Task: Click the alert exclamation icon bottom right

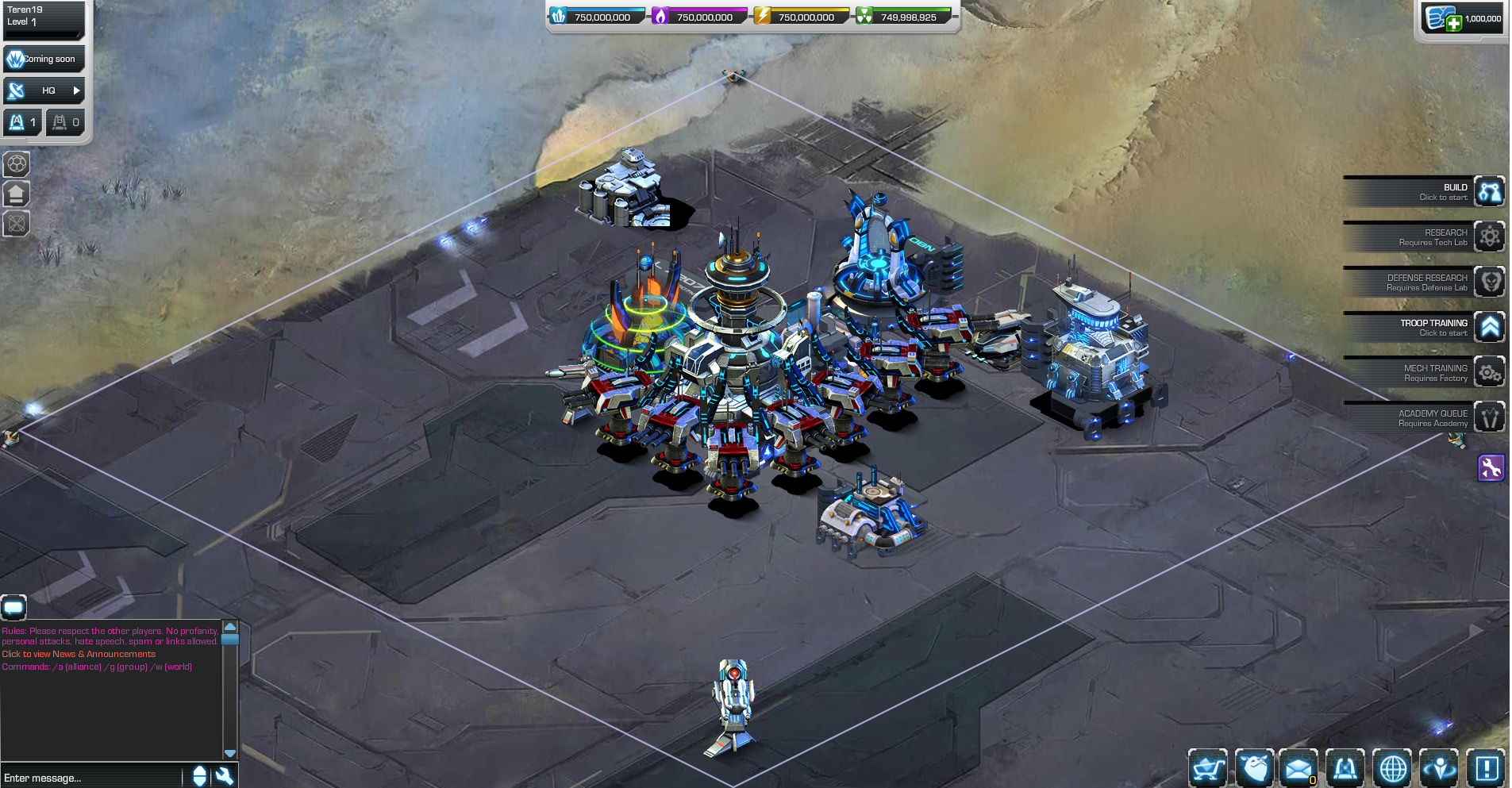Action: coord(1487,768)
